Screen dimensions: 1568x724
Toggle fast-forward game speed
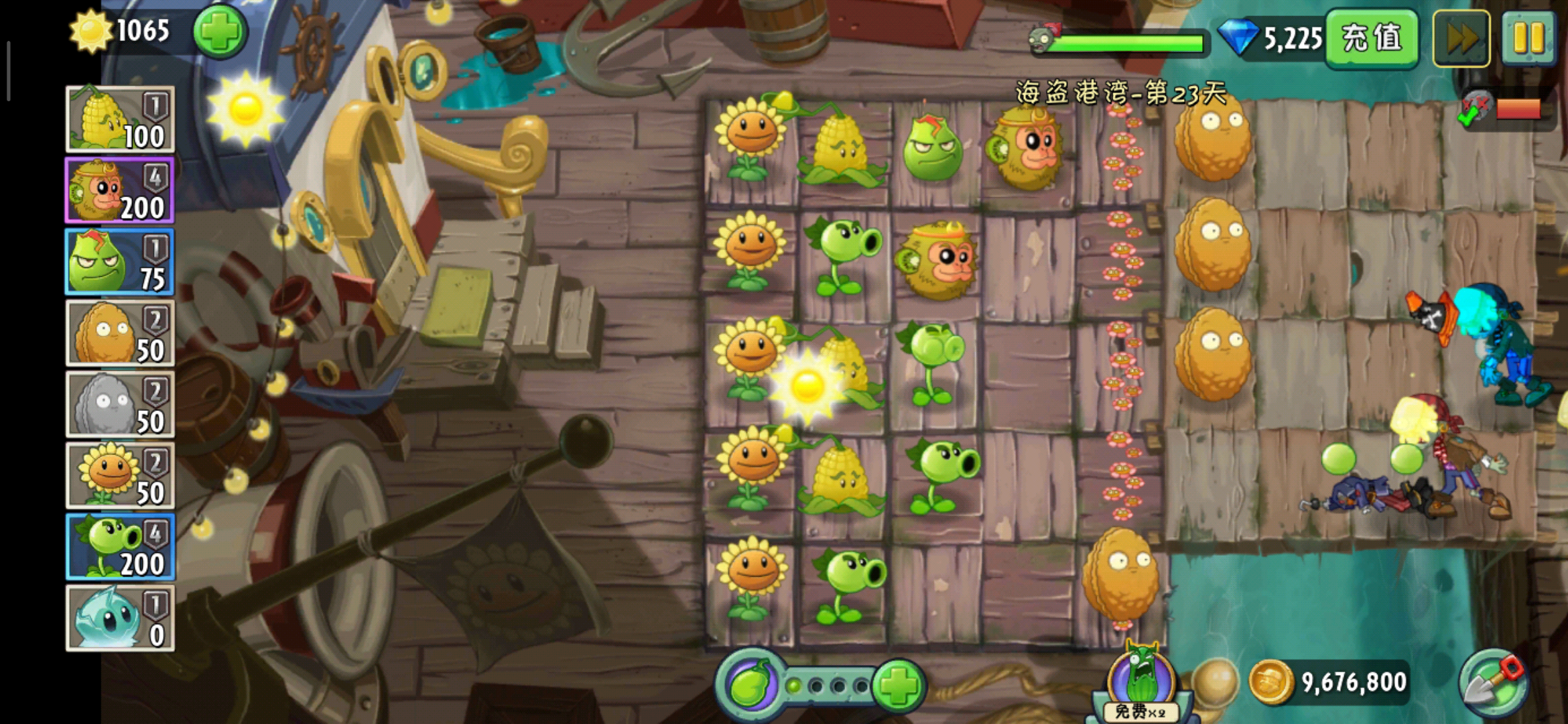click(x=1461, y=38)
